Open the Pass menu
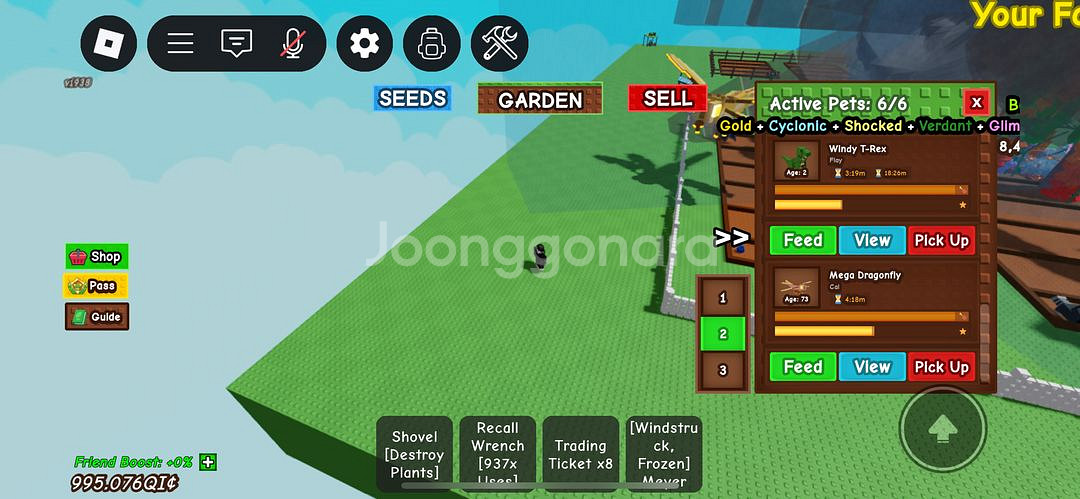Viewport: 1080px width, 499px height. 96,286
